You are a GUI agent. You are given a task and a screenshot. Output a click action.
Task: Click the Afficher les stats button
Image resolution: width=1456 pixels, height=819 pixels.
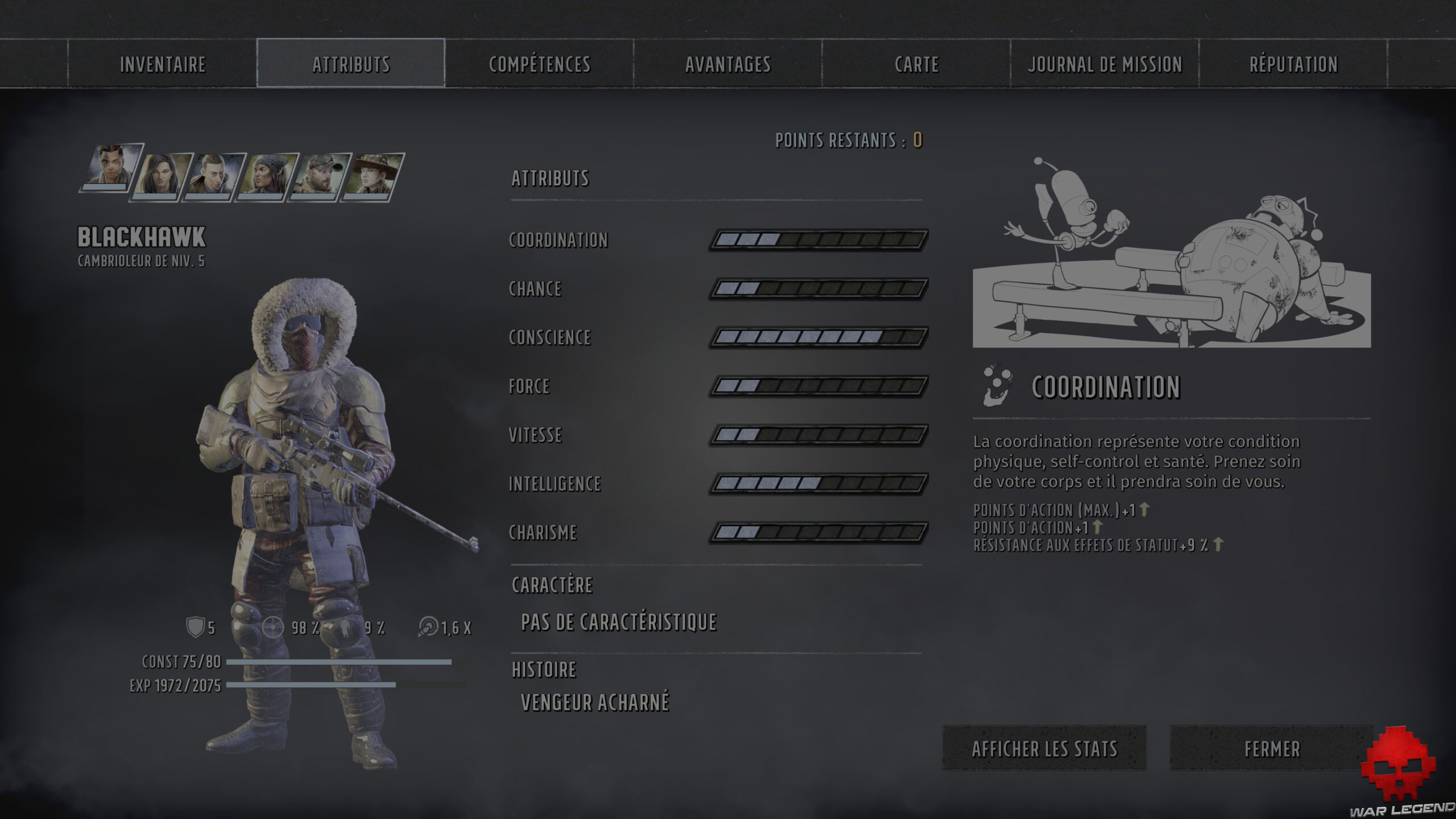coord(1044,748)
